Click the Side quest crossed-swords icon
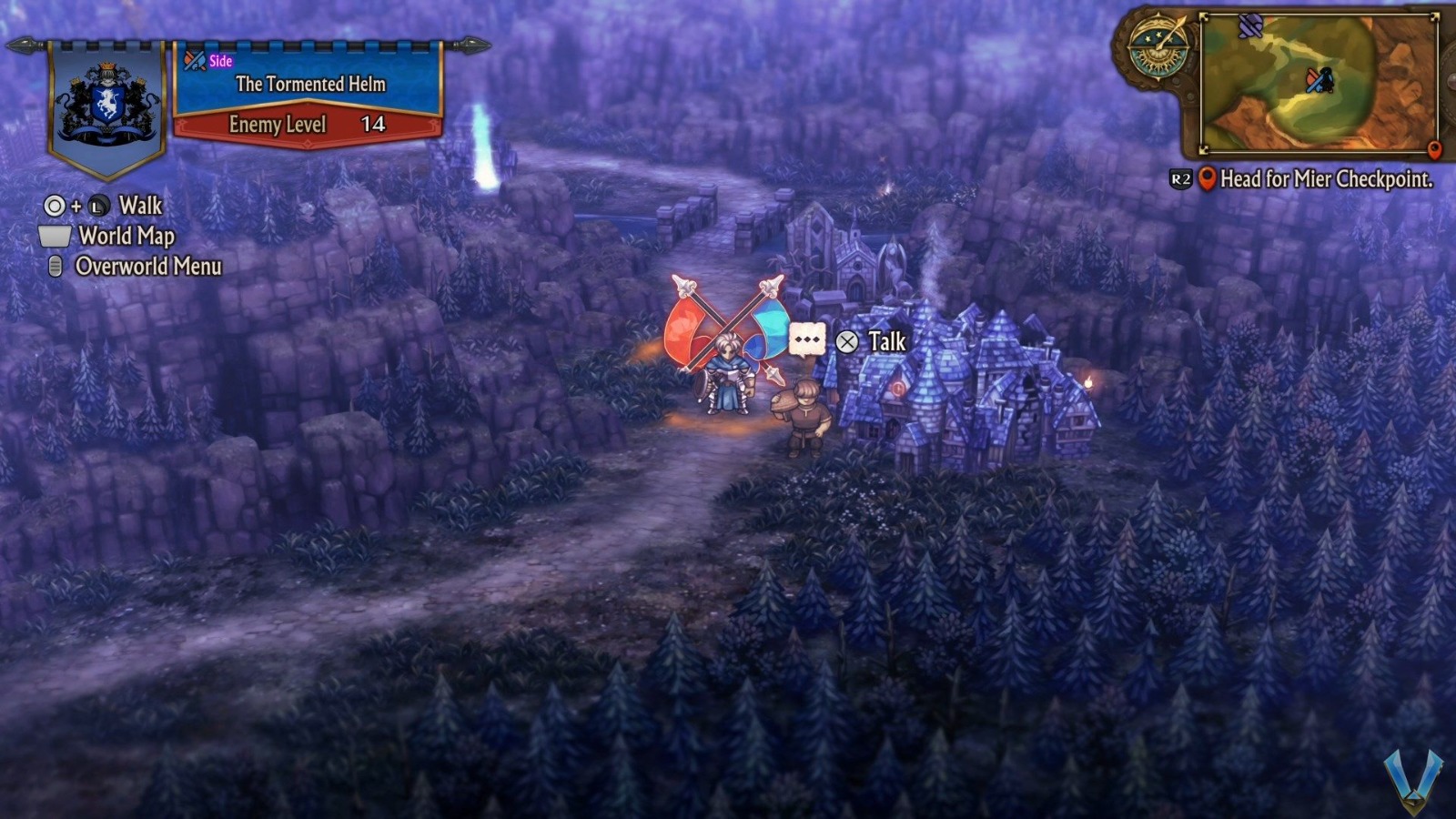The height and width of the screenshot is (819, 1456). click(193, 61)
